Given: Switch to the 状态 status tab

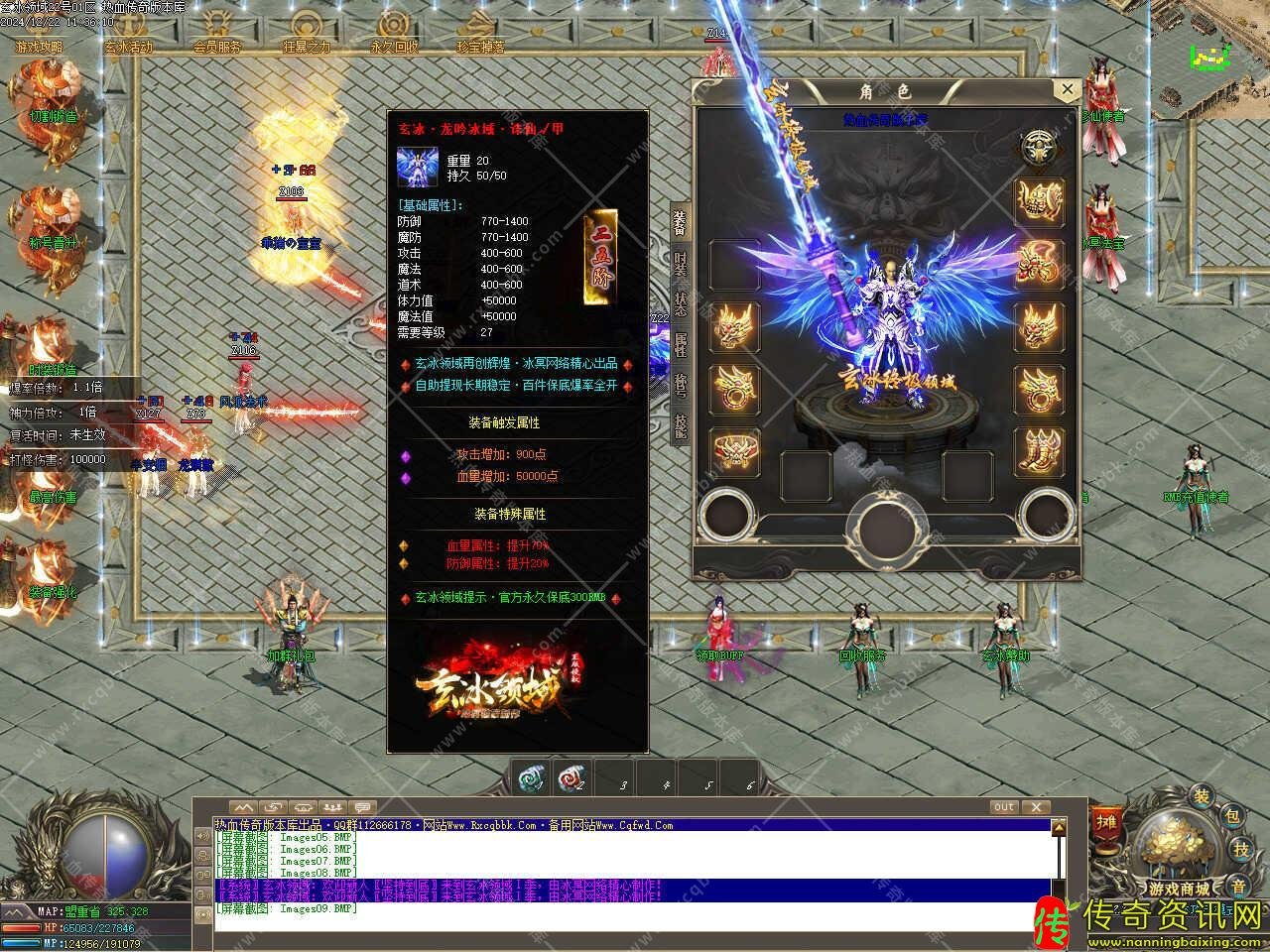Looking at the screenshot, I should coord(680,302).
